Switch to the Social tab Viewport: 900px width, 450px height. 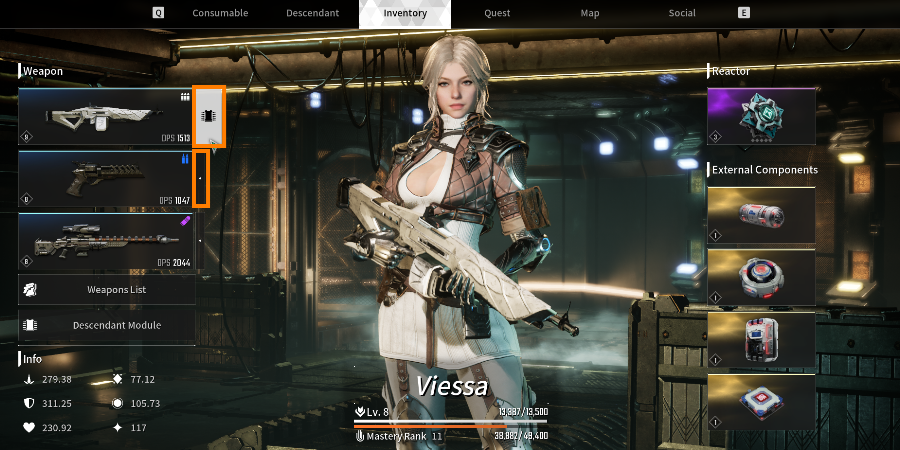[x=683, y=14]
